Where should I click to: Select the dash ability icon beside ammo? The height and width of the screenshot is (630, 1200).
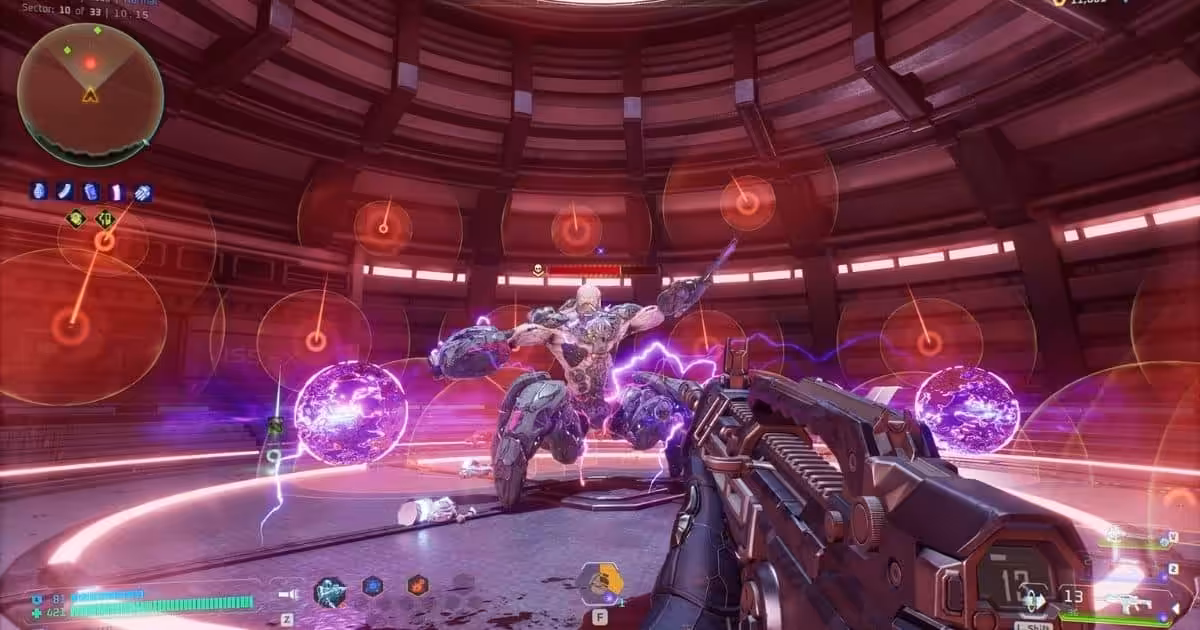pos(1033,602)
